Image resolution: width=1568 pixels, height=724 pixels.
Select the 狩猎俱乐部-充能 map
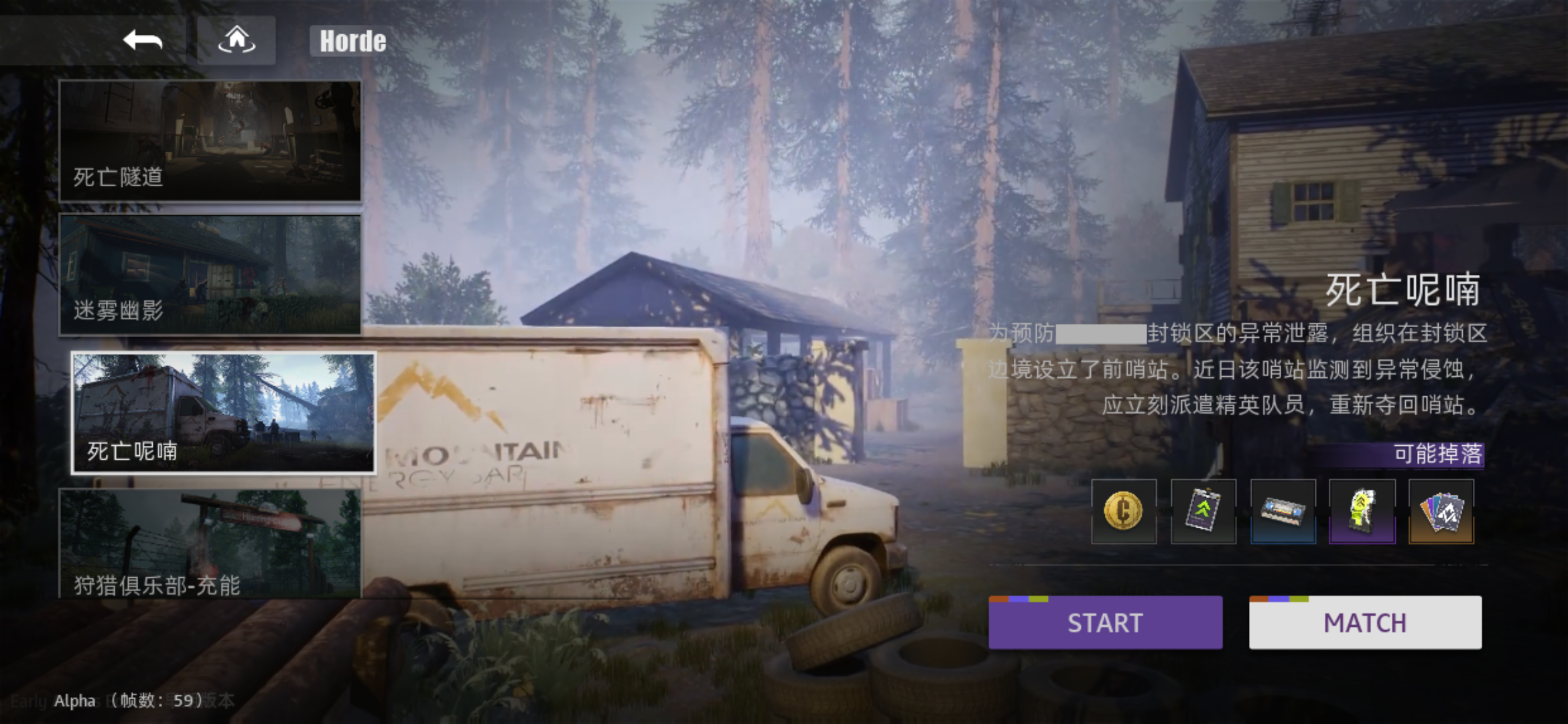point(210,543)
